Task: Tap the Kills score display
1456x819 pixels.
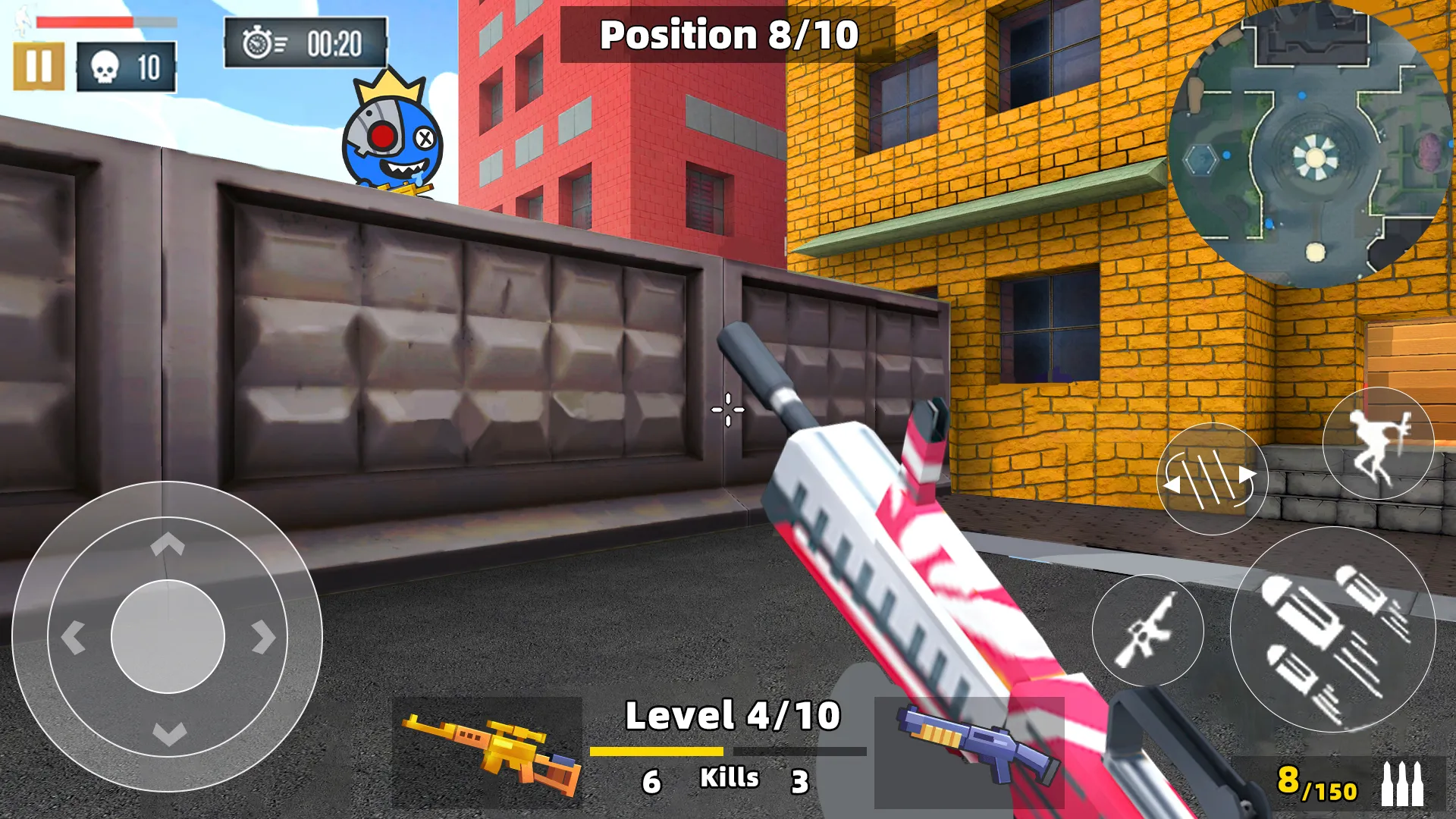Action: [x=730, y=777]
